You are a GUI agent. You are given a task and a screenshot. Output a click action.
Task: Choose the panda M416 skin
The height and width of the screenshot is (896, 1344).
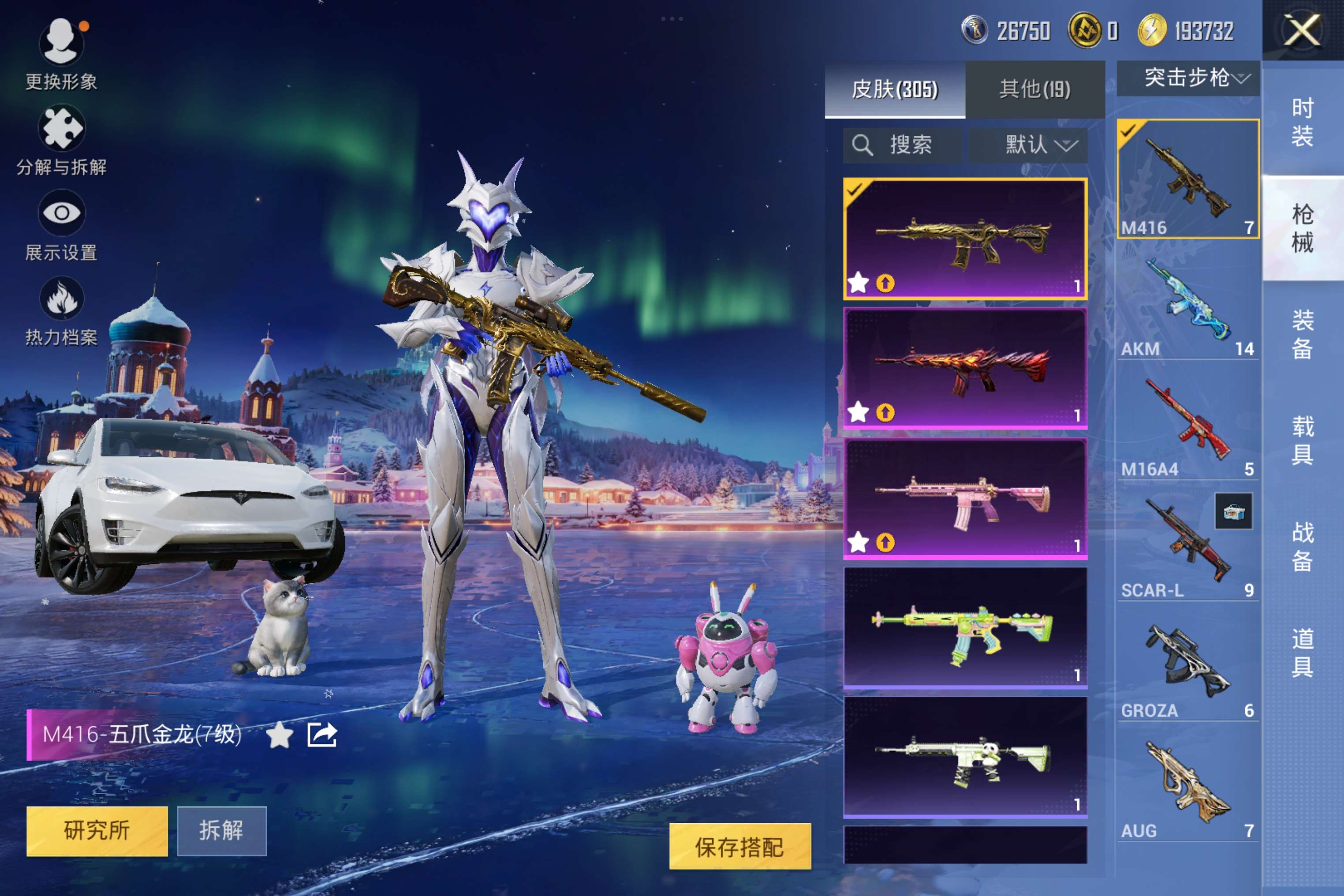tap(965, 757)
